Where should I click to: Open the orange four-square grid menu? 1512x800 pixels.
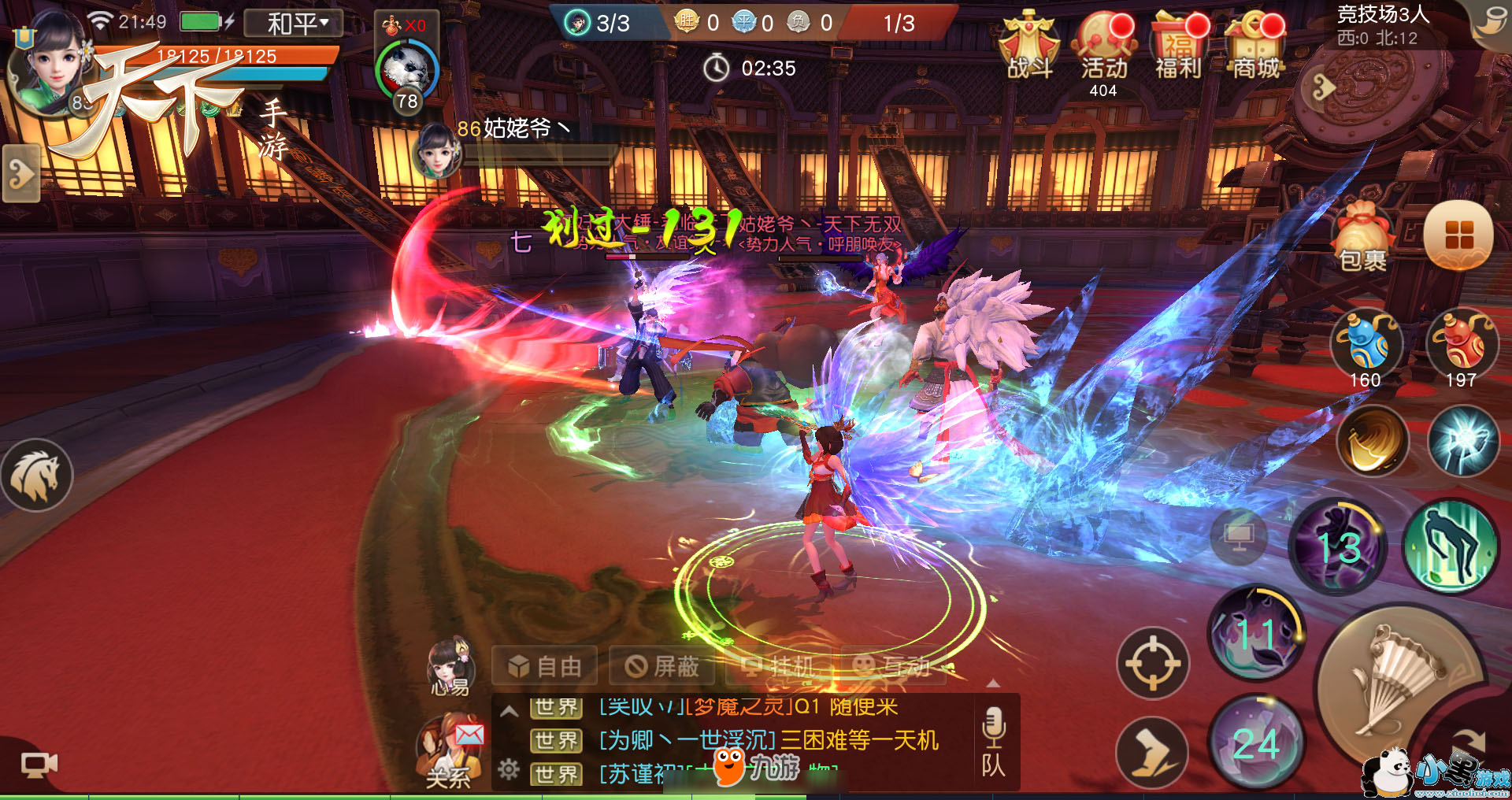point(1458,235)
